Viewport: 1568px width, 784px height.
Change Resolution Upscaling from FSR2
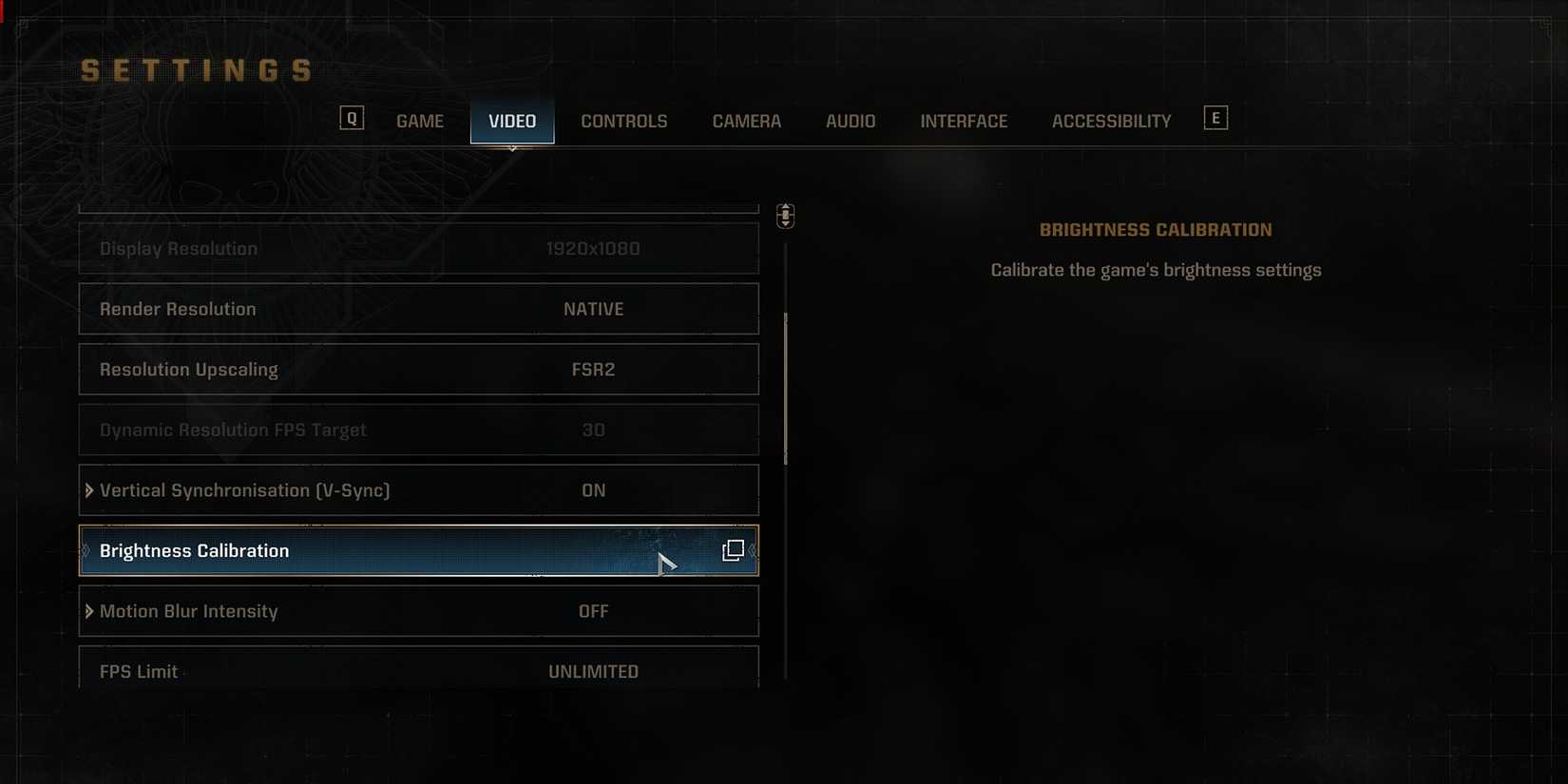click(x=418, y=370)
